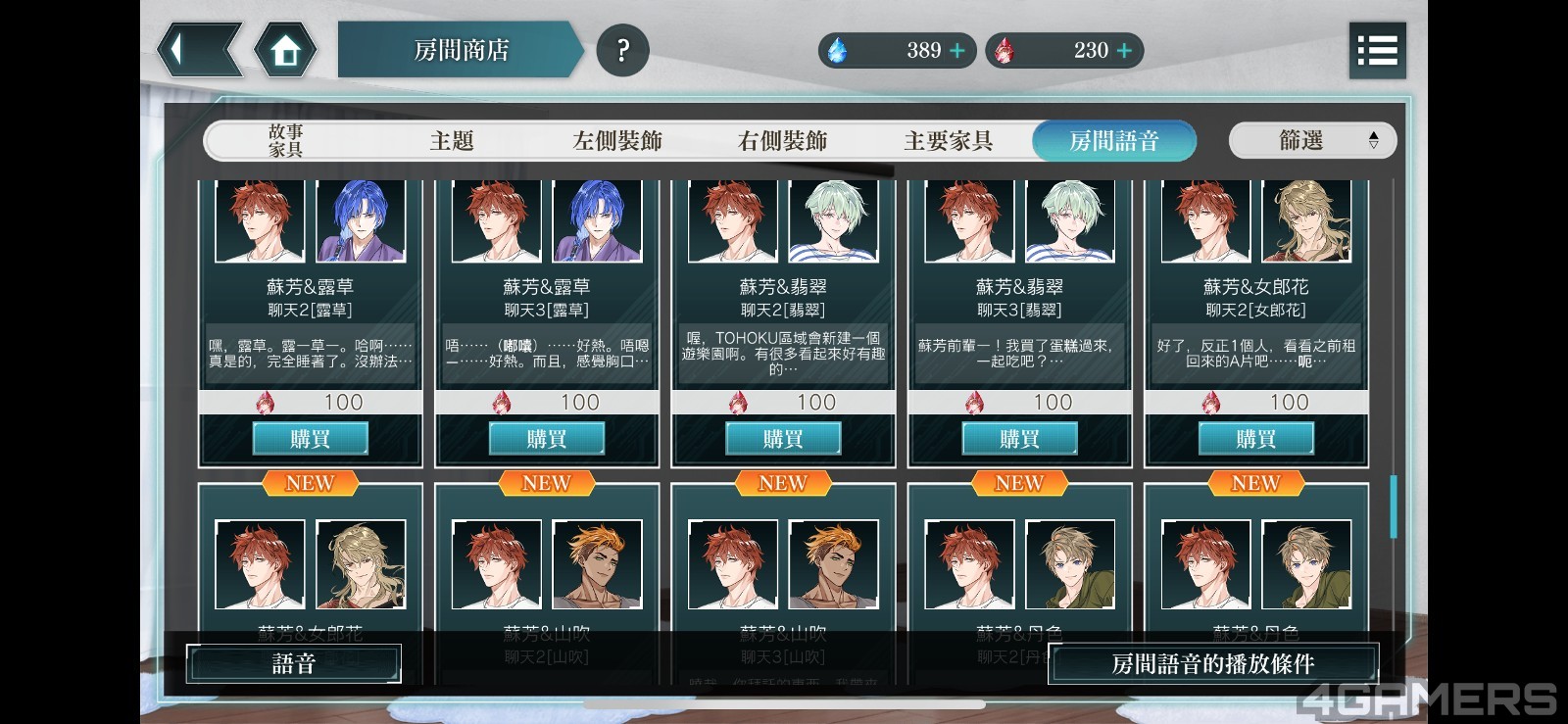Open the question mark help
The width and height of the screenshot is (1568, 724).
tap(622, 50)
